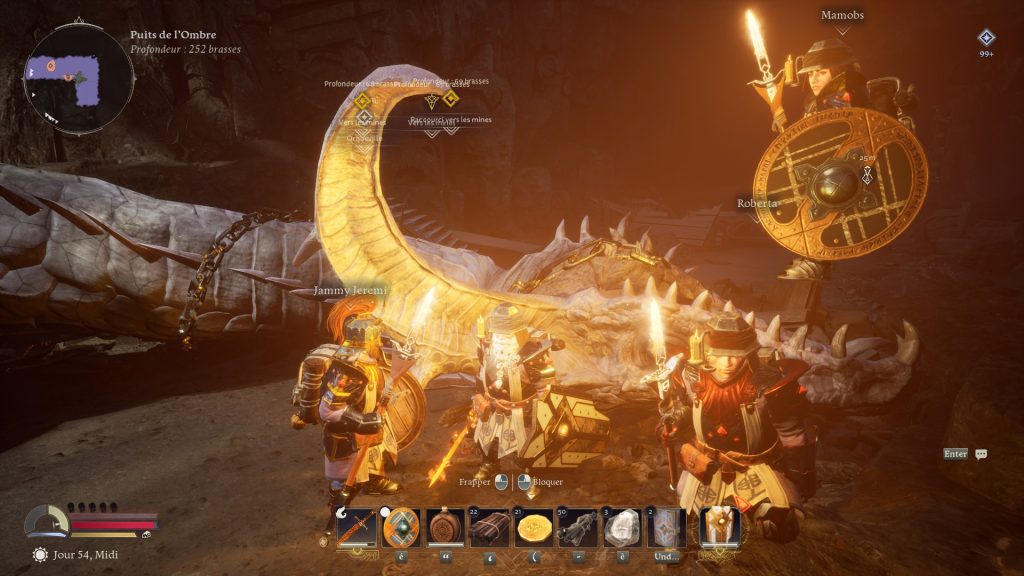
Task: Click the diamond 99+ notification icon
Action: 986,38
